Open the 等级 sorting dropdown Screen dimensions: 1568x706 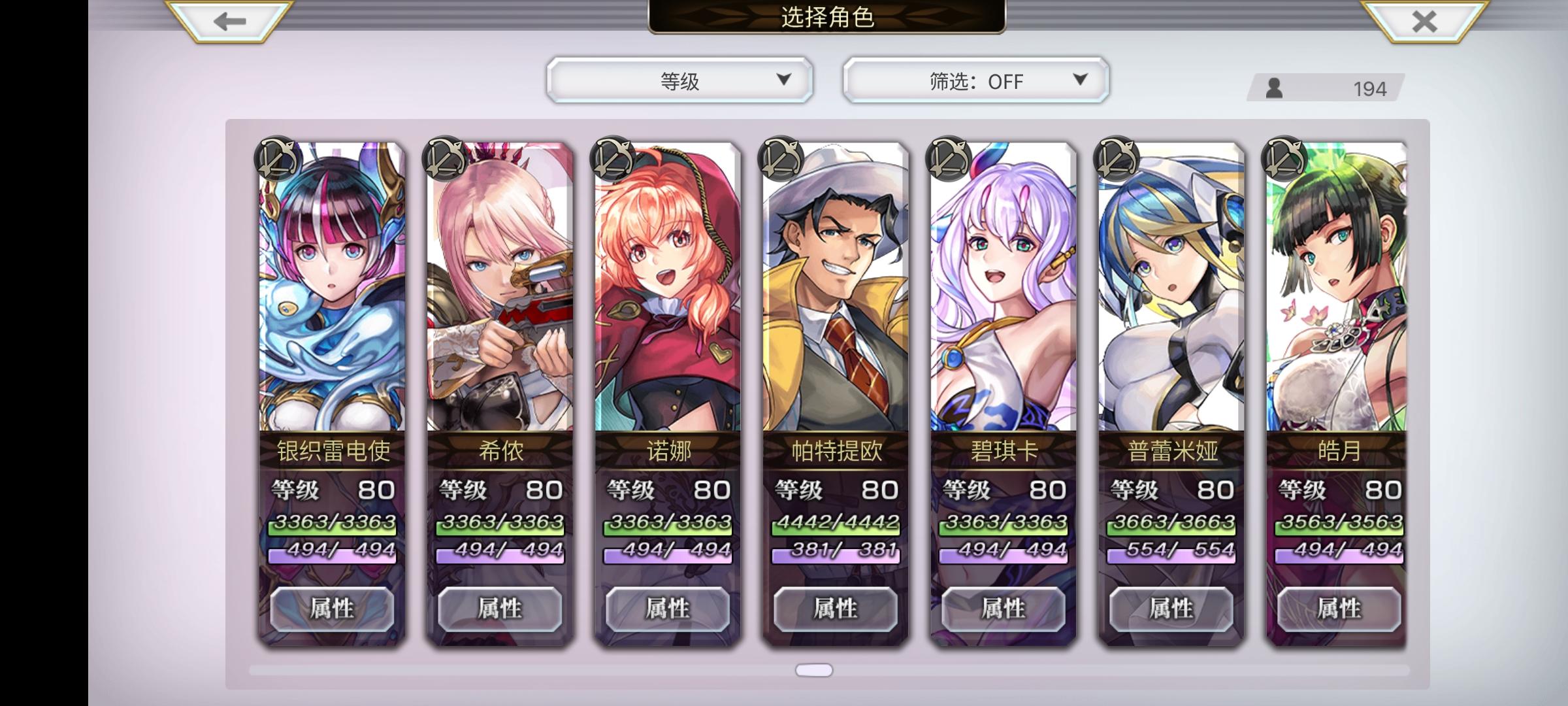[679, 82]
